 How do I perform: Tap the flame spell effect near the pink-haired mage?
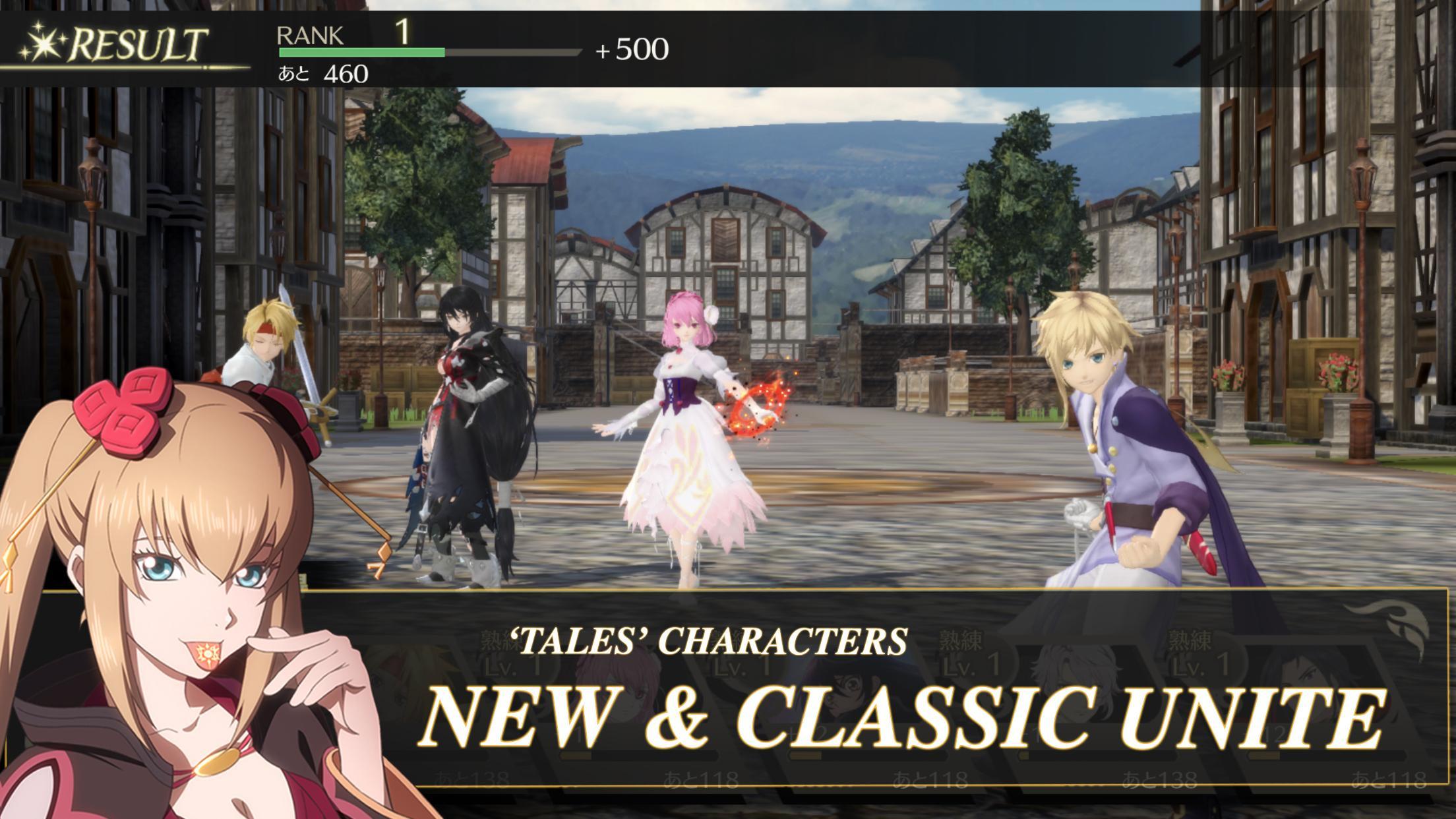(752, 409)
